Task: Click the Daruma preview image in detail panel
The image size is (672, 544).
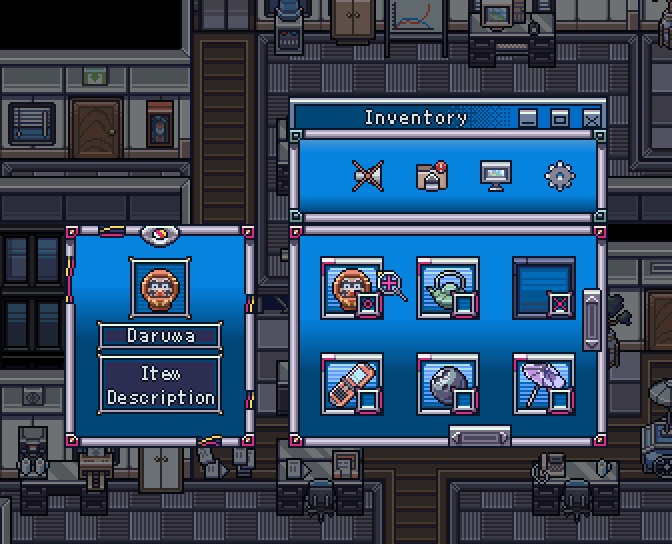Action: tap(160, 288)
